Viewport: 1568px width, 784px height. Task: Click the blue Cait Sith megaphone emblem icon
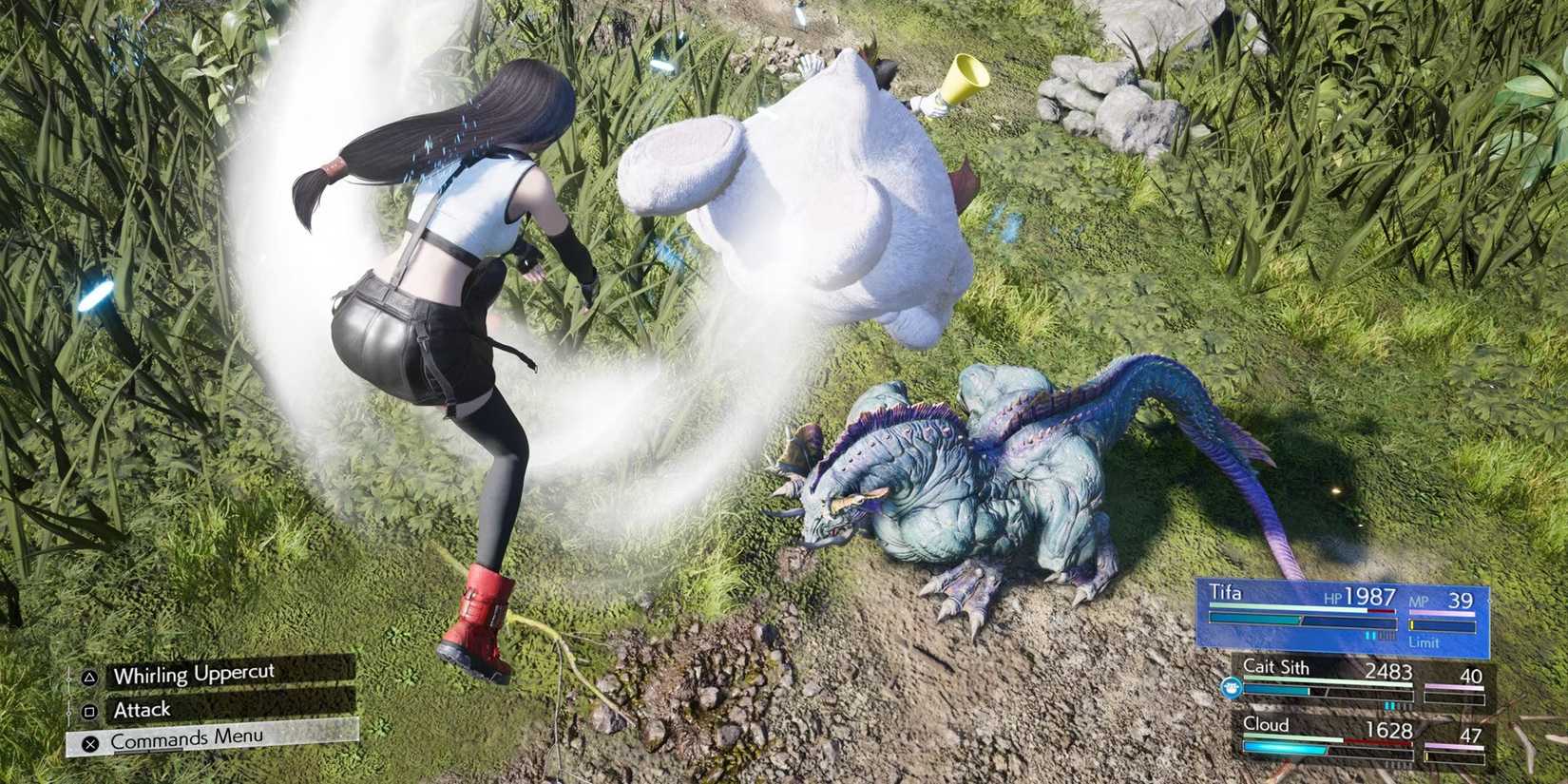(1231, 687)
